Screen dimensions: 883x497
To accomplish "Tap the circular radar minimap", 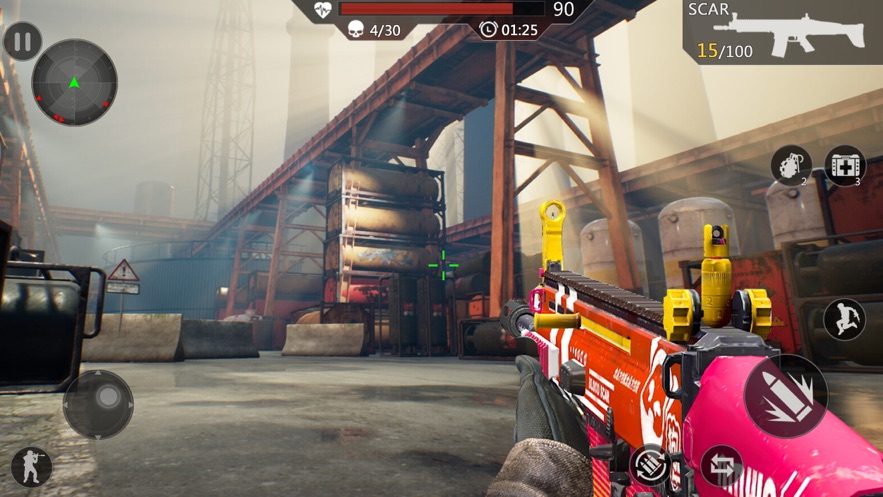I will point(75,83).
